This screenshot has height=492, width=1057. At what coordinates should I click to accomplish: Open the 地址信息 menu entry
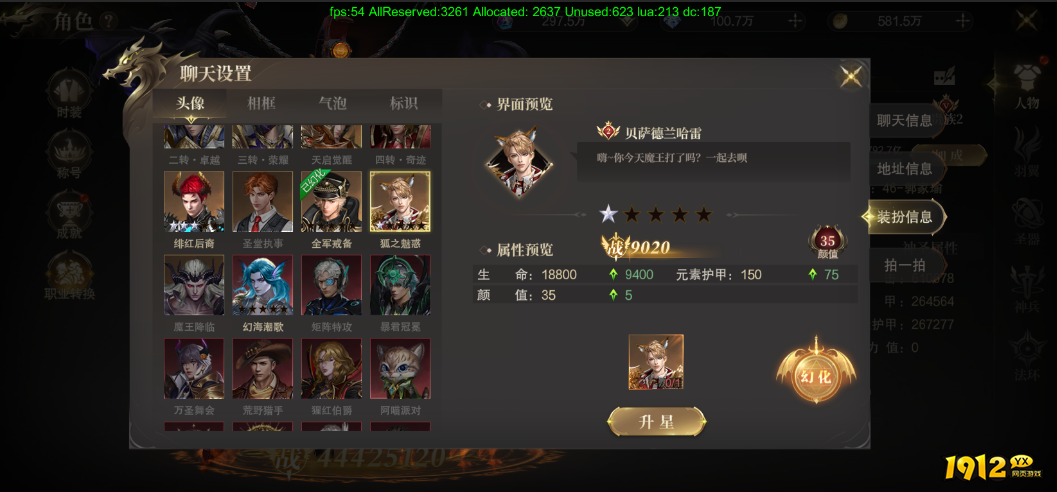904,169
